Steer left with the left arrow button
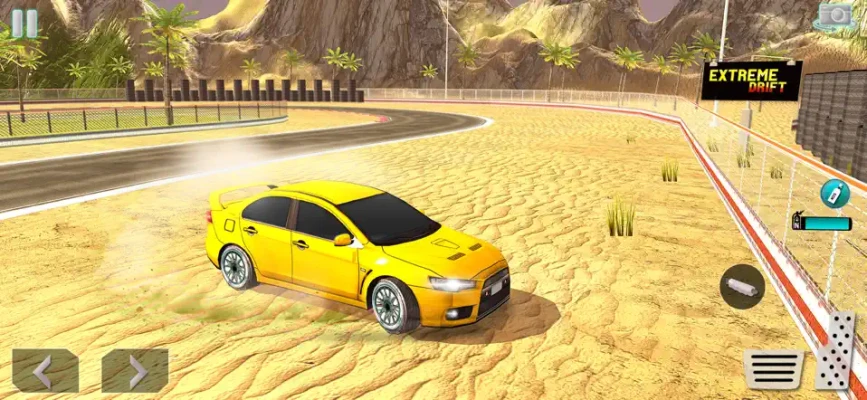 point(45,371)
